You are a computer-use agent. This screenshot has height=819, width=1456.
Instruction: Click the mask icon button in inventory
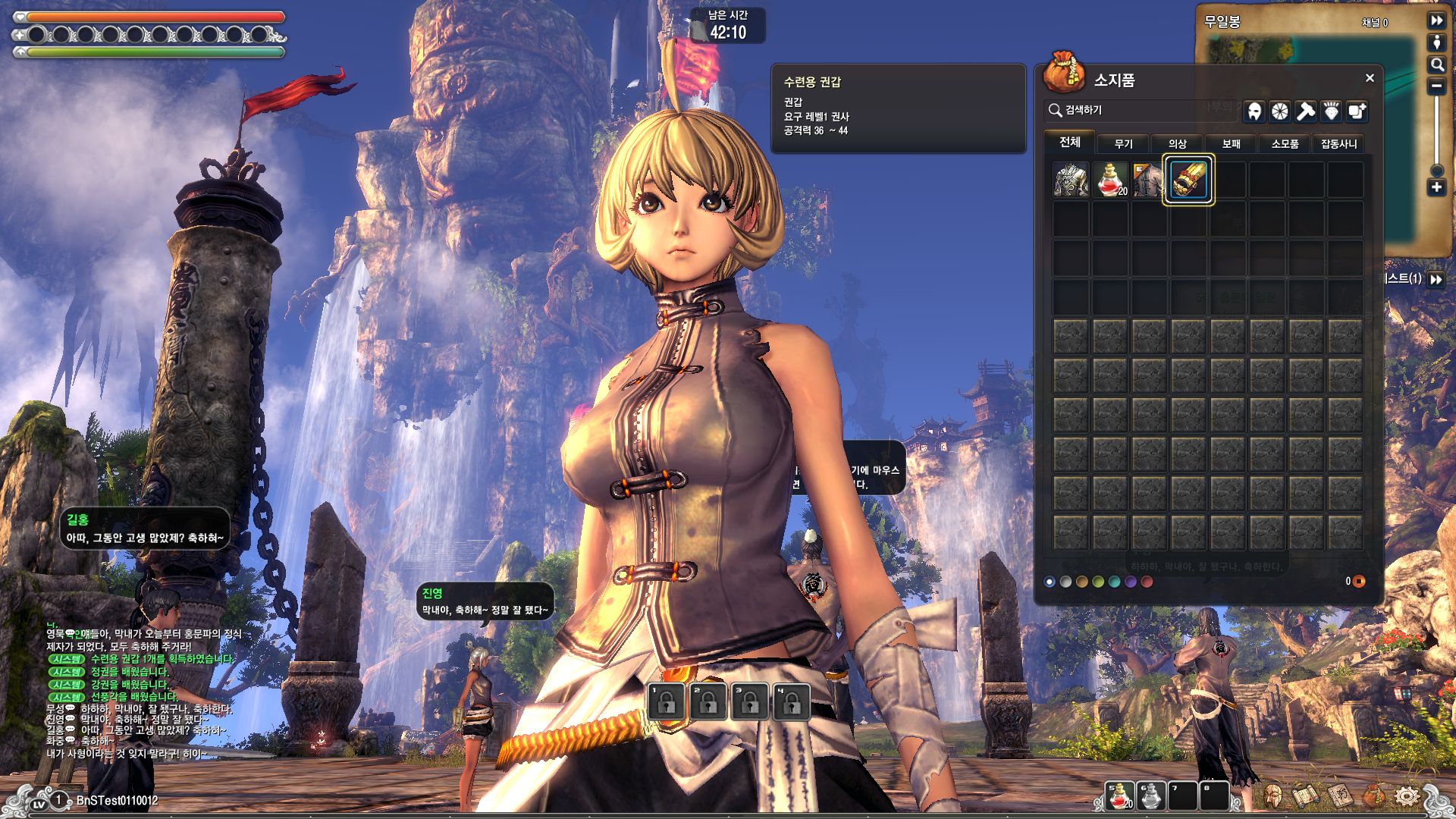pyautogui.click(x=1254, y=111)
